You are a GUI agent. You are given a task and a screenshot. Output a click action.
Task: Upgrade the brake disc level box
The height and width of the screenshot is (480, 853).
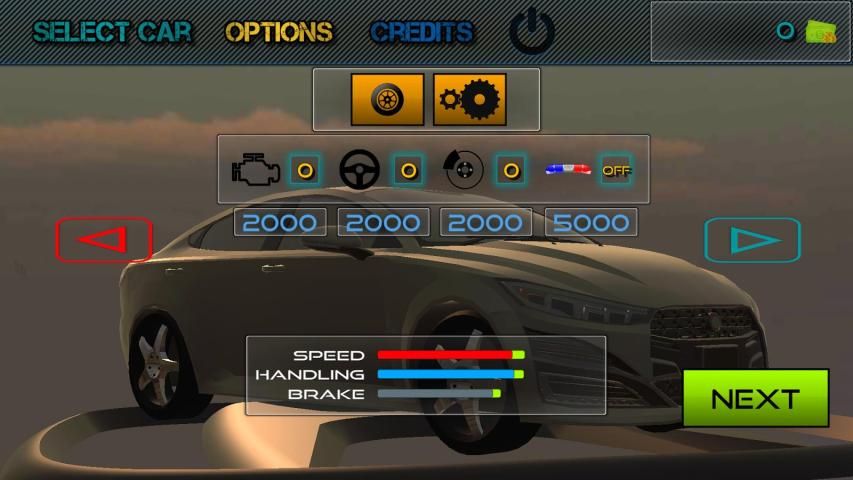(x=511, y=170)
